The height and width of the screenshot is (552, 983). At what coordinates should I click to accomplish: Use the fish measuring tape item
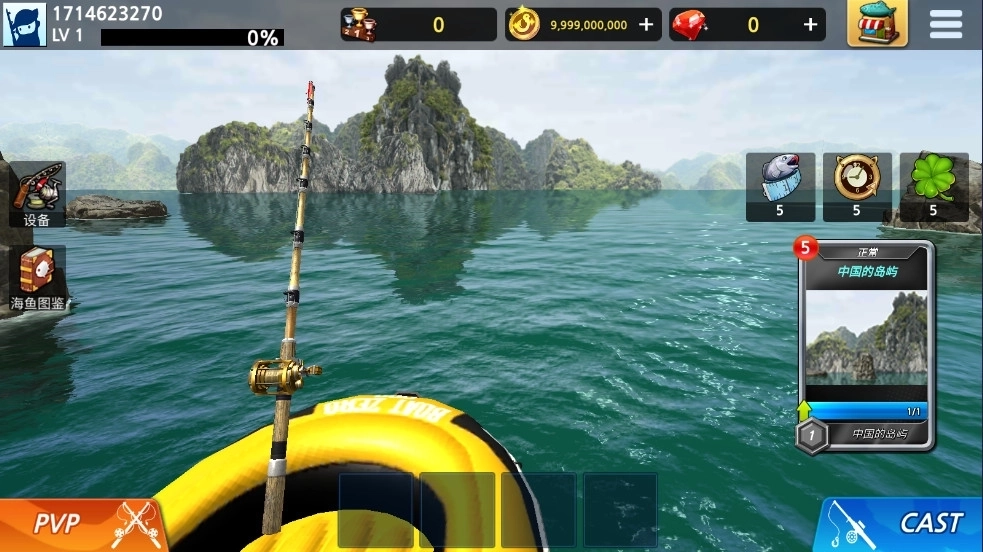[x=780, y=186]
